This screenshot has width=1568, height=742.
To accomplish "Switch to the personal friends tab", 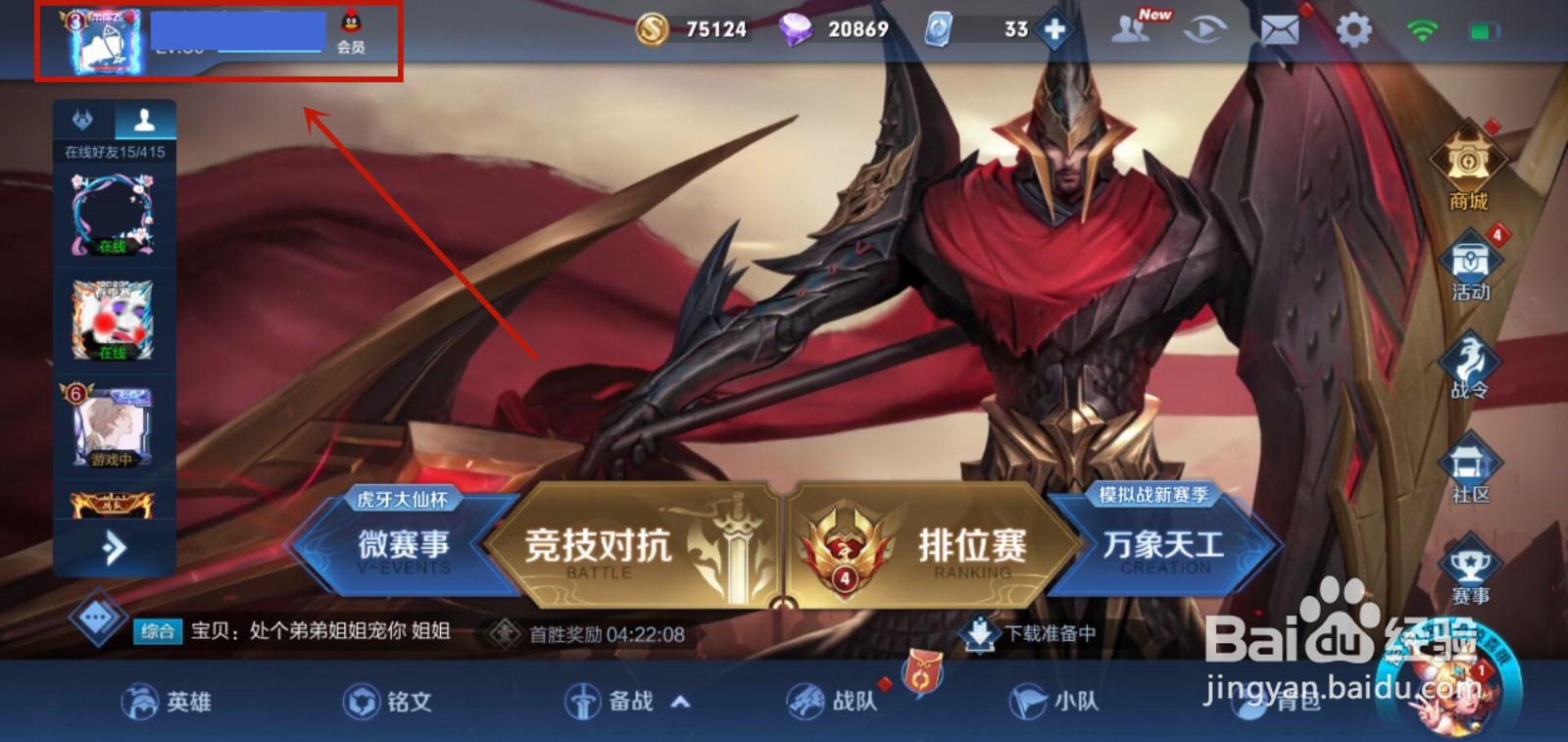I will (x=143, y=118).
